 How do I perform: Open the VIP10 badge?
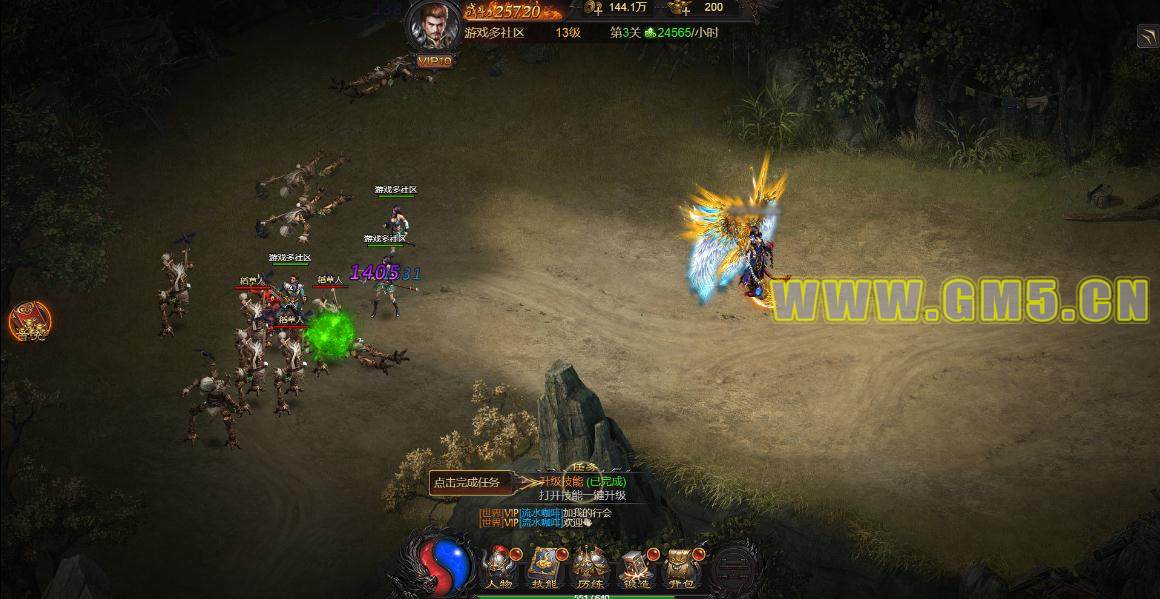tap(434, 61)
